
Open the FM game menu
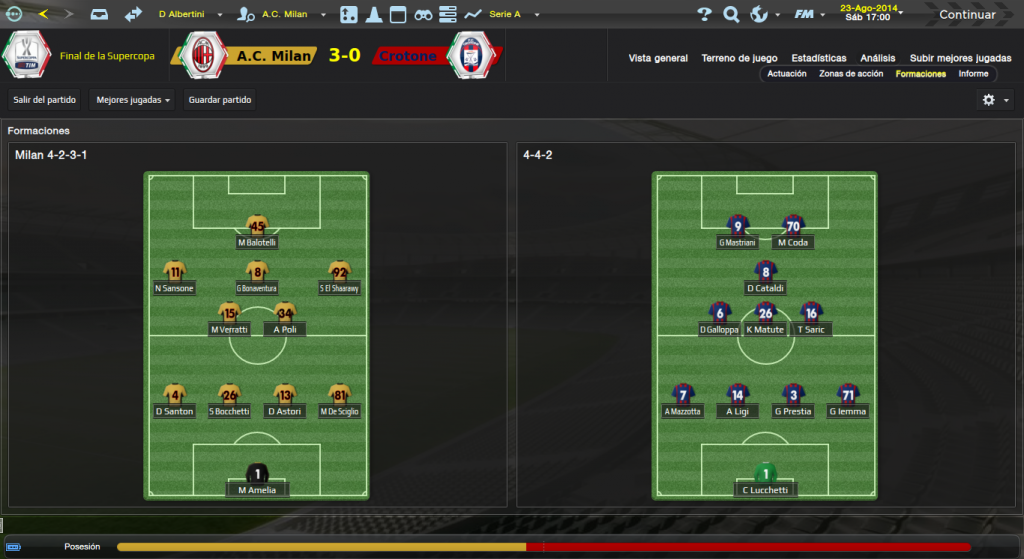(x=808, y=15)
